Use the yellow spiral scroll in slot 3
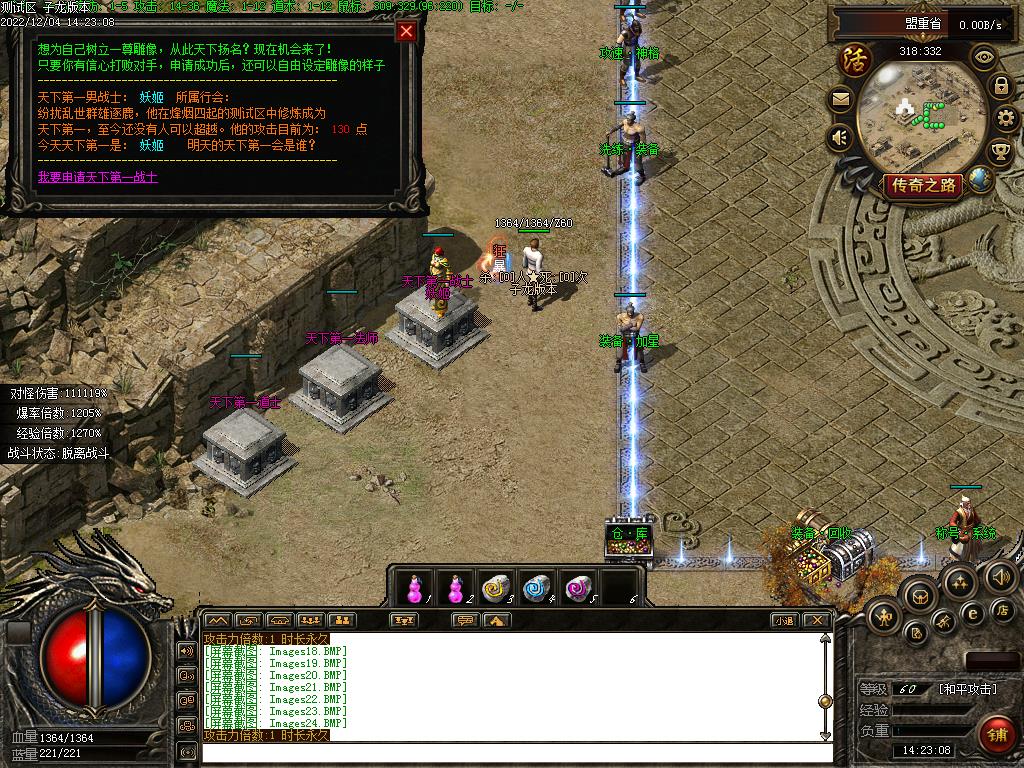The image size is (1024, 768). [495, 588]
